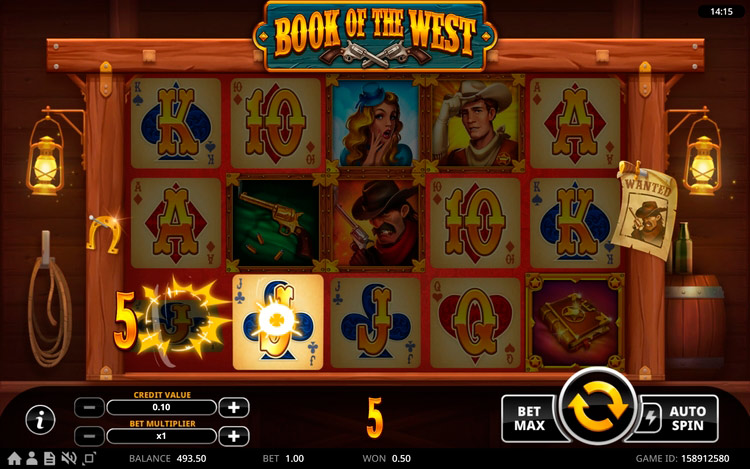Image resolution: width=750 pixels, height=469 pixels.
Task: Click the BET MAX button
Action: tap(527, 418)
